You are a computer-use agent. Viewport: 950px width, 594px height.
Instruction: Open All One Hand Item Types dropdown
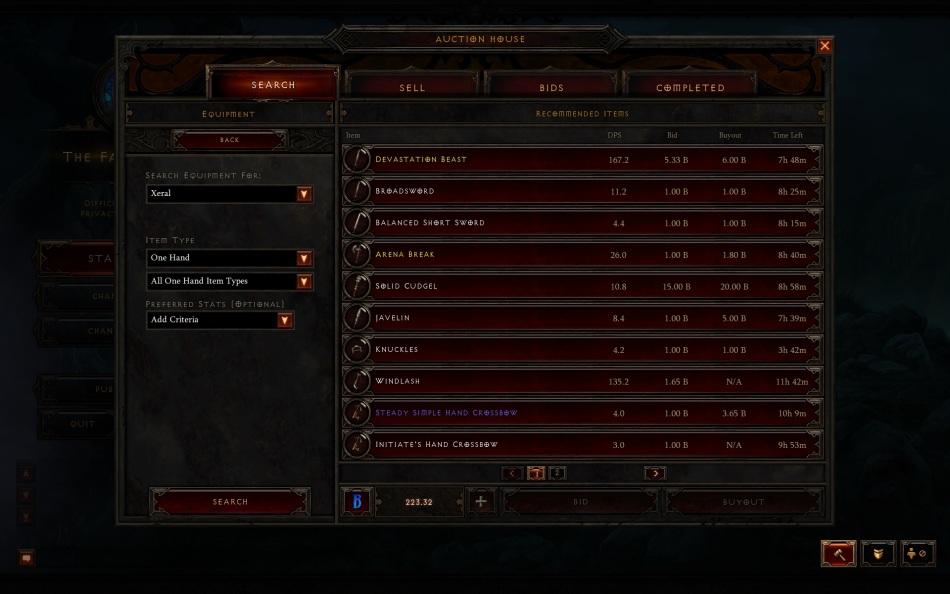tap(304, 282)
